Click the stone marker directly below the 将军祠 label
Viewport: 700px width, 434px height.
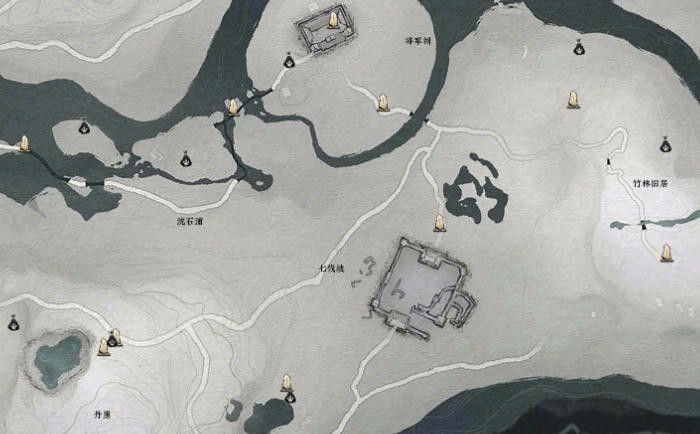pyautogui.click(x=383, y=102)
